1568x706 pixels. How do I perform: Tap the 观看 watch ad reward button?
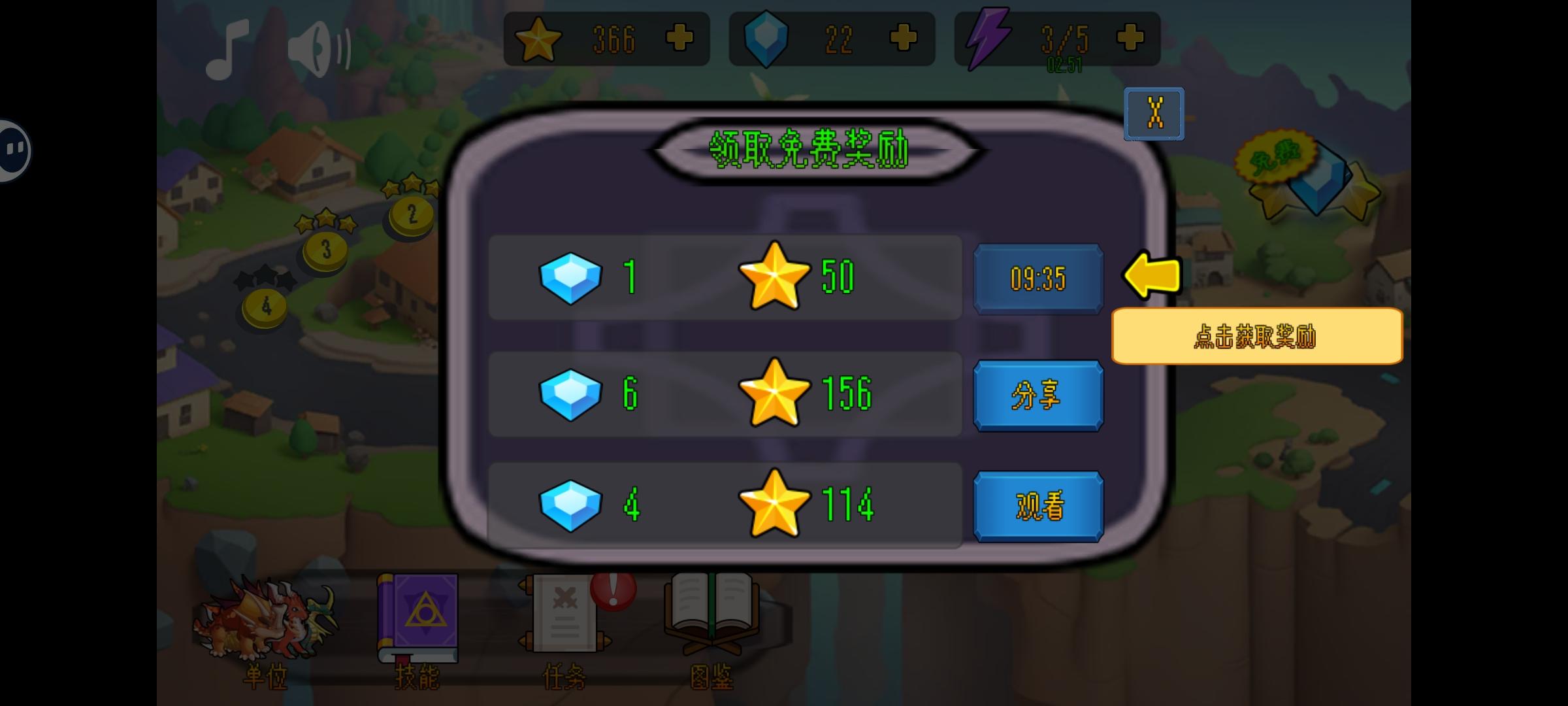1037,505
